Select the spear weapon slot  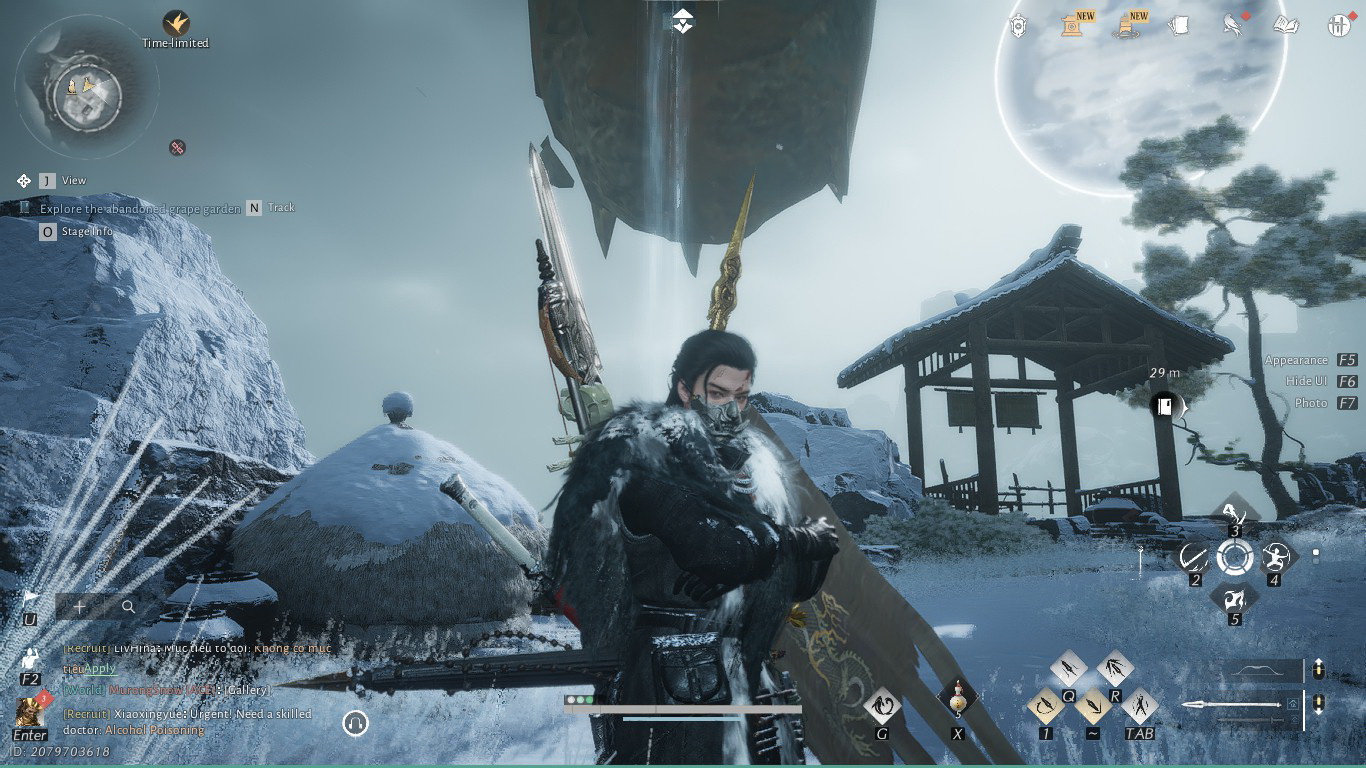click(x=1238, y=705)
